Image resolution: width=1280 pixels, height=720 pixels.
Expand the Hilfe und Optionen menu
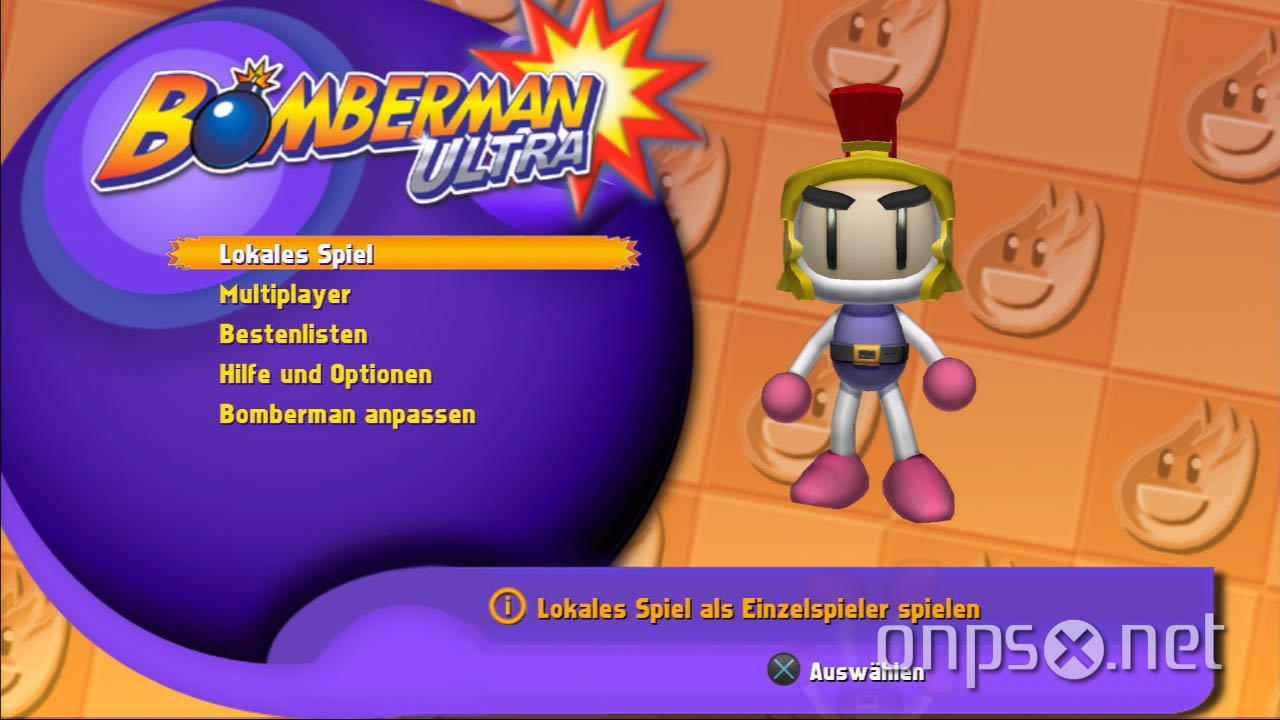tap(325, 374)
